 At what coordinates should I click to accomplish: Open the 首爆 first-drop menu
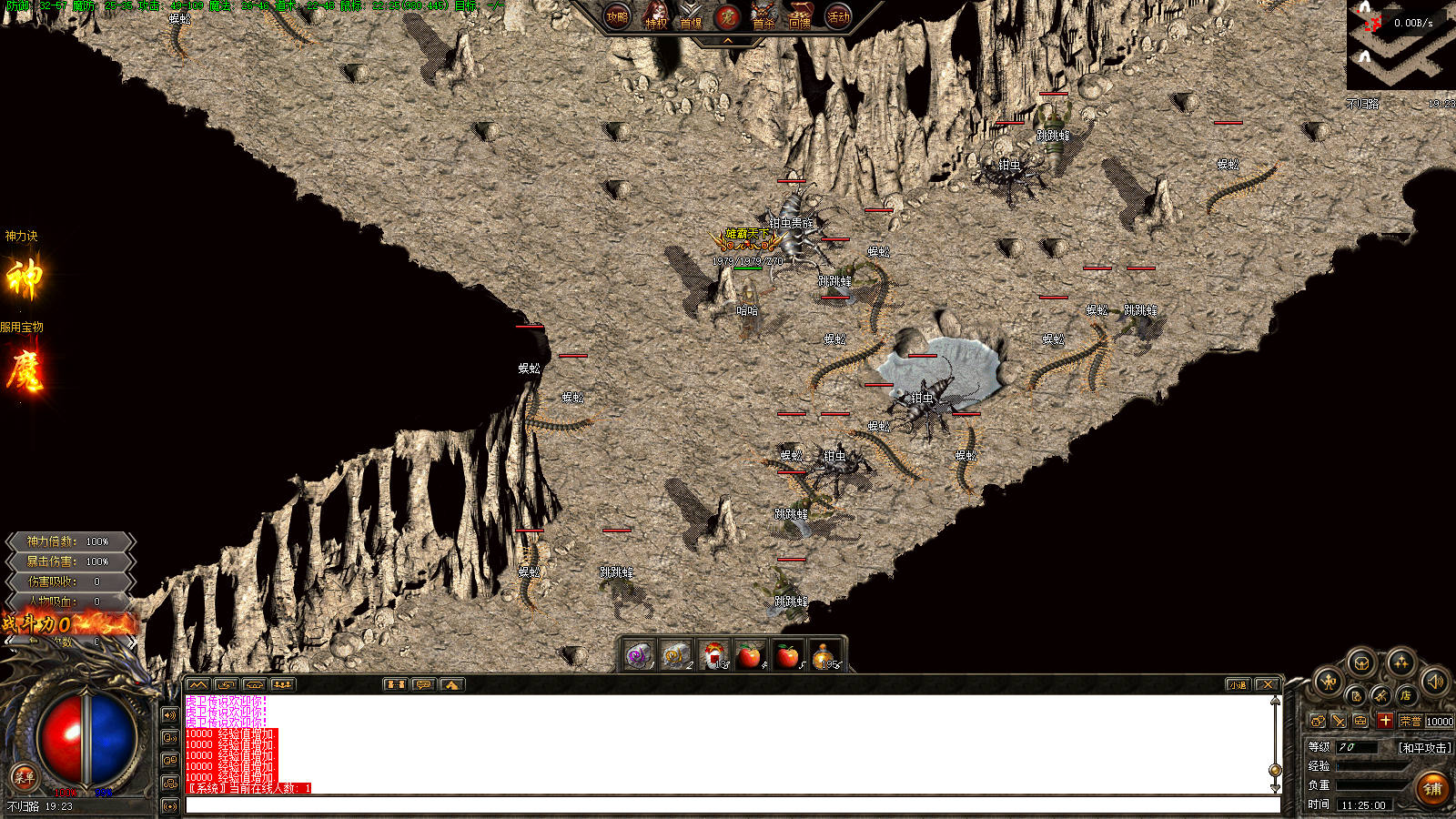pyautogui.click(x=692, y=16)
